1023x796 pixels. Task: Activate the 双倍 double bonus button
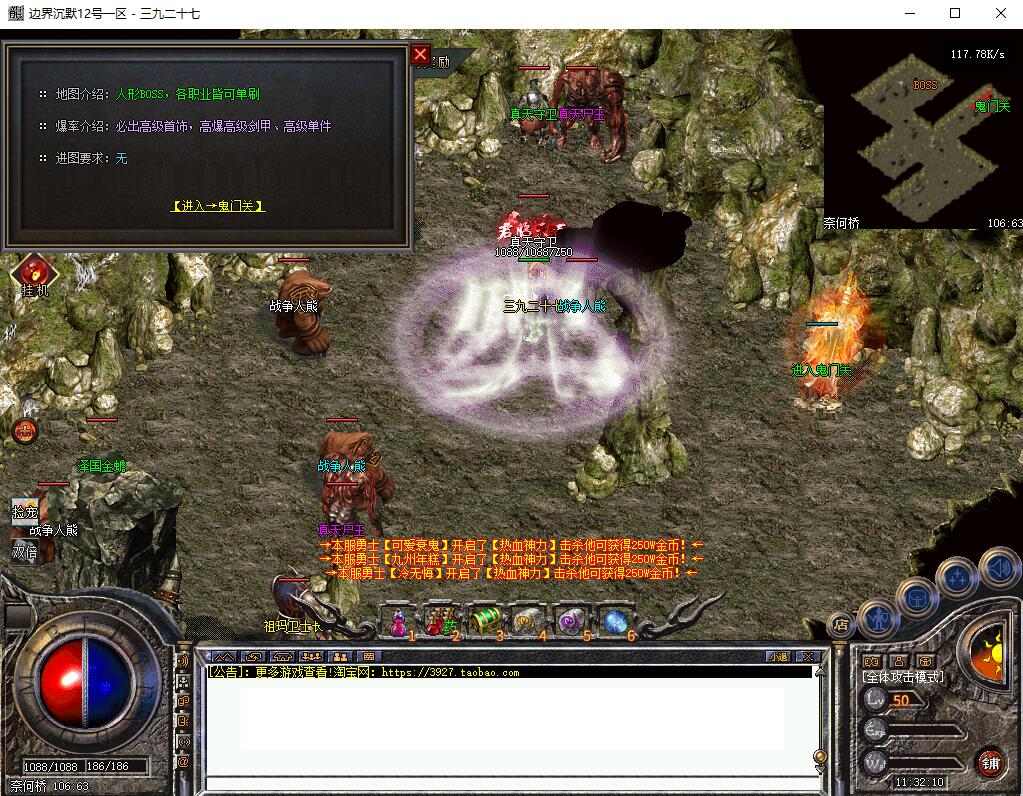(25, 551)
